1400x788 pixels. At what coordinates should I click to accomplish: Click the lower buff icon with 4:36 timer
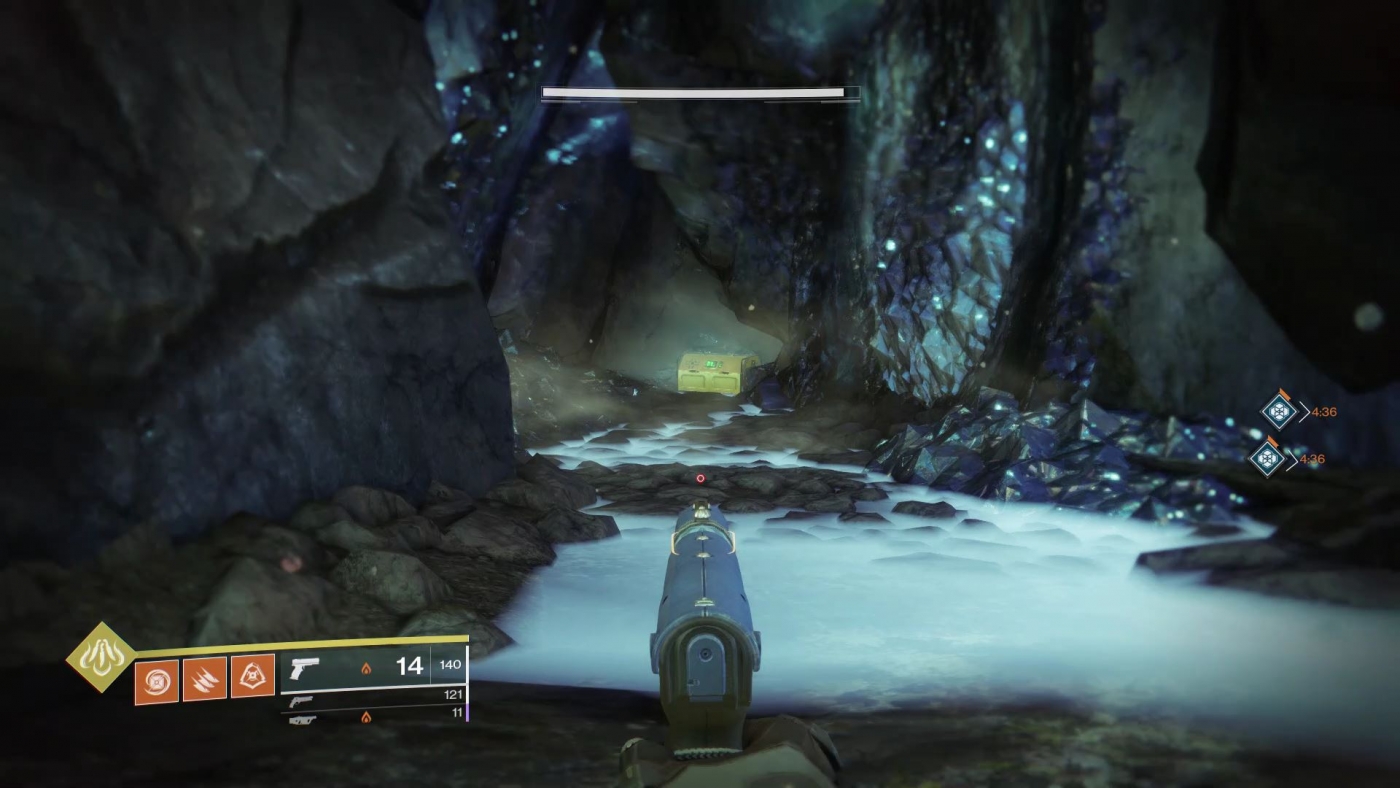pyautogui.click(x=1265, y=459)
